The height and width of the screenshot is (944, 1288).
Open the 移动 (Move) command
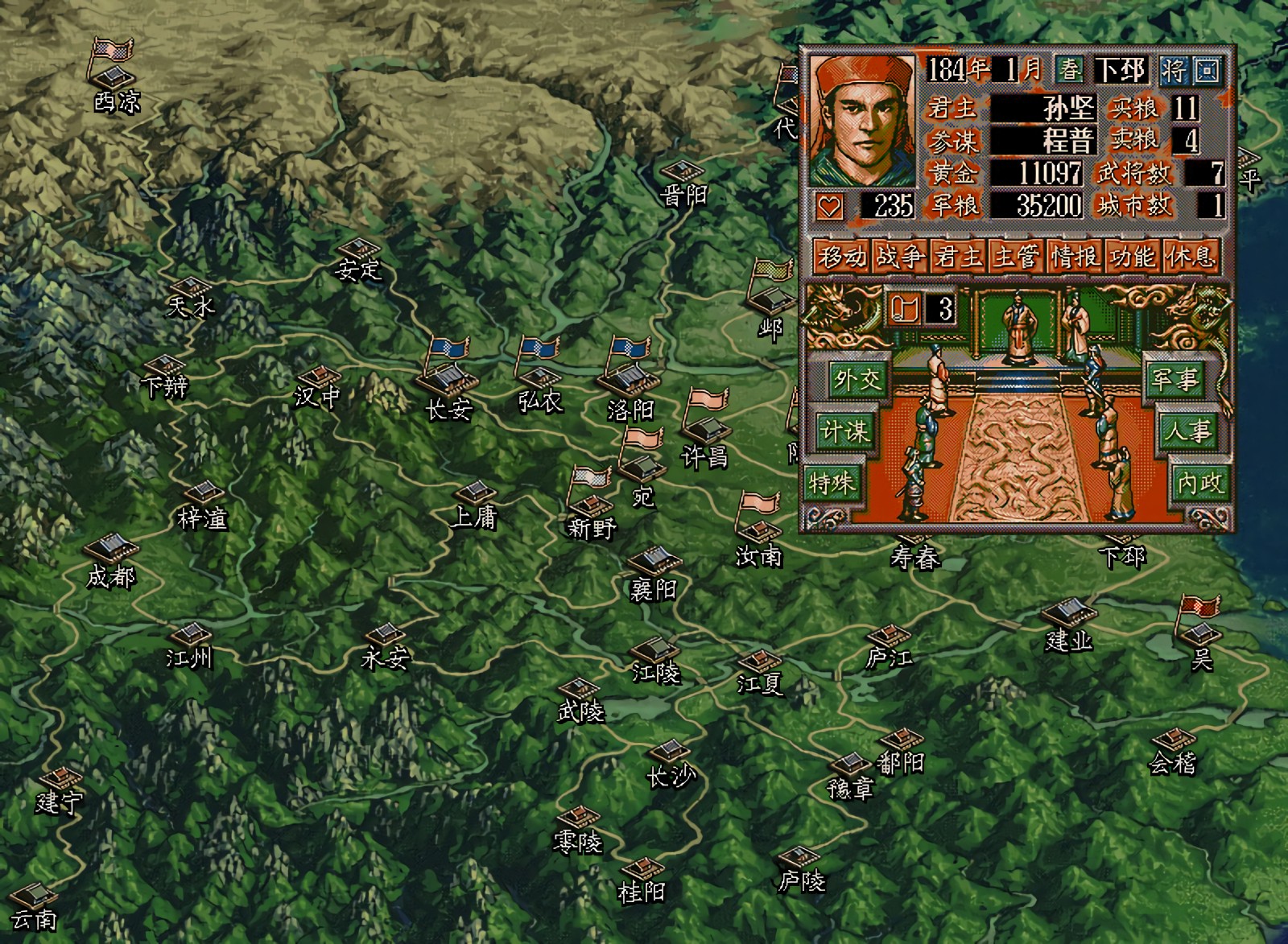[841, 257]
